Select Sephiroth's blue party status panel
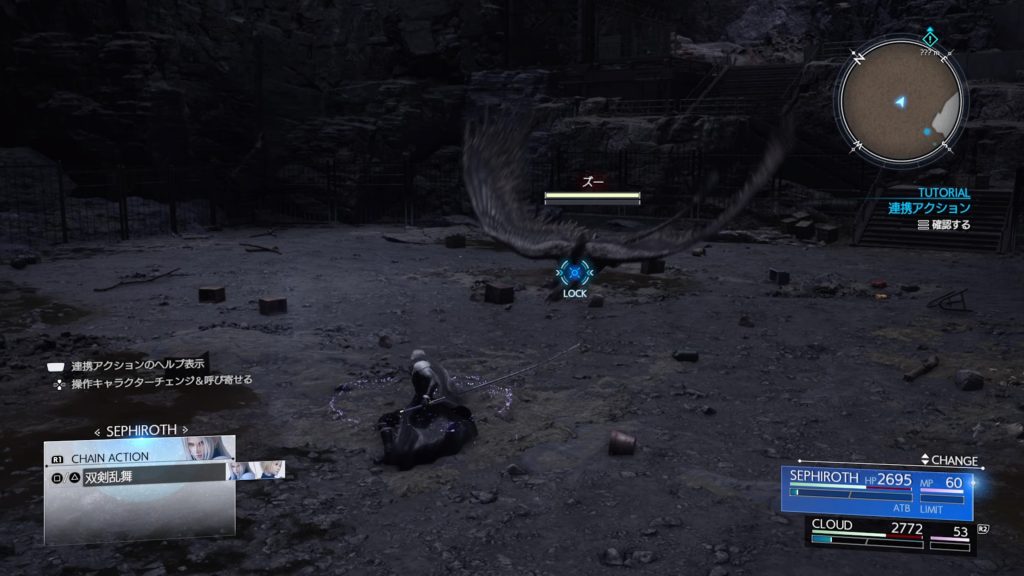 point(880,491)
